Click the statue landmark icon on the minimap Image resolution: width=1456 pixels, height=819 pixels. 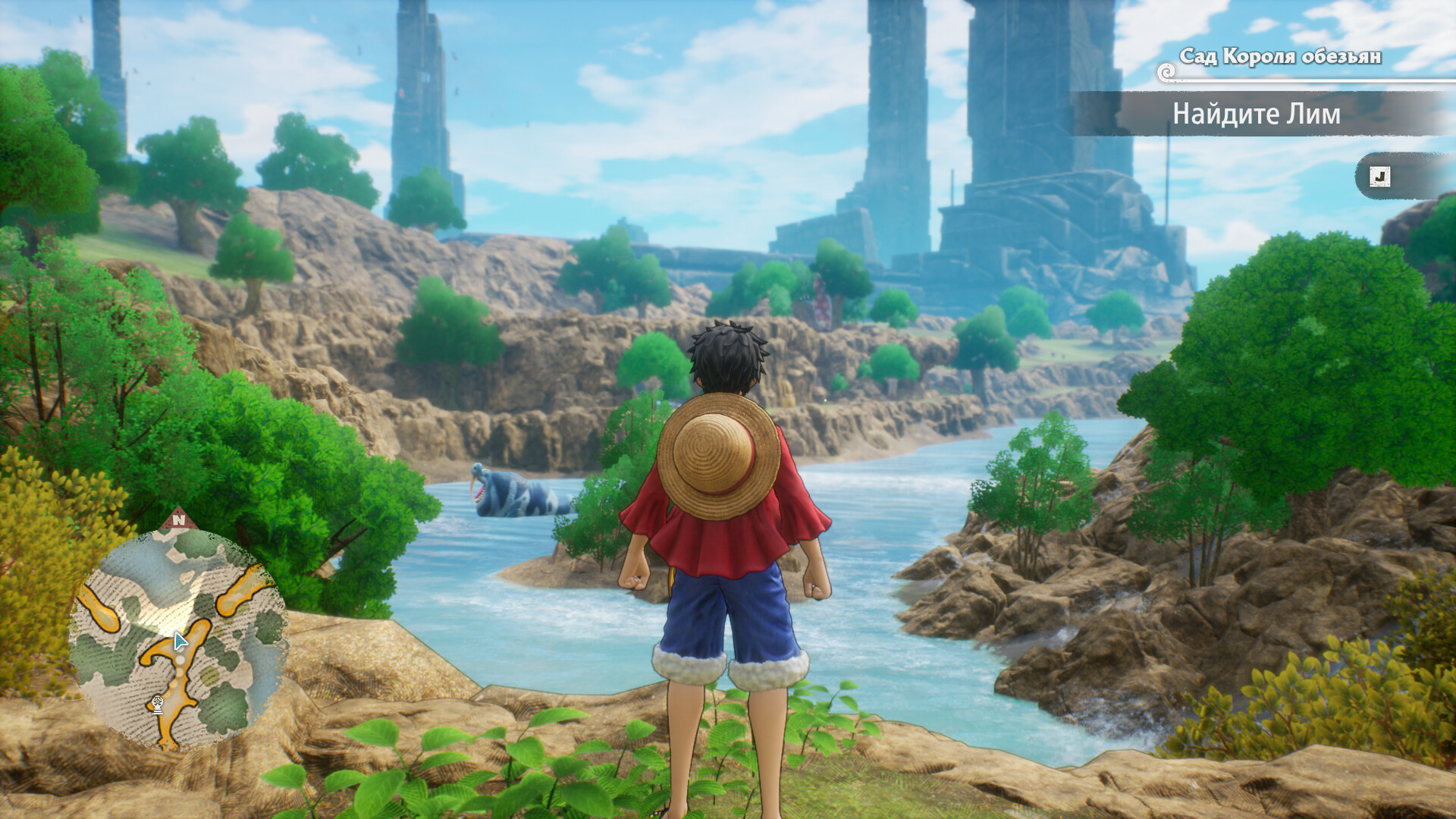(157, 704)
